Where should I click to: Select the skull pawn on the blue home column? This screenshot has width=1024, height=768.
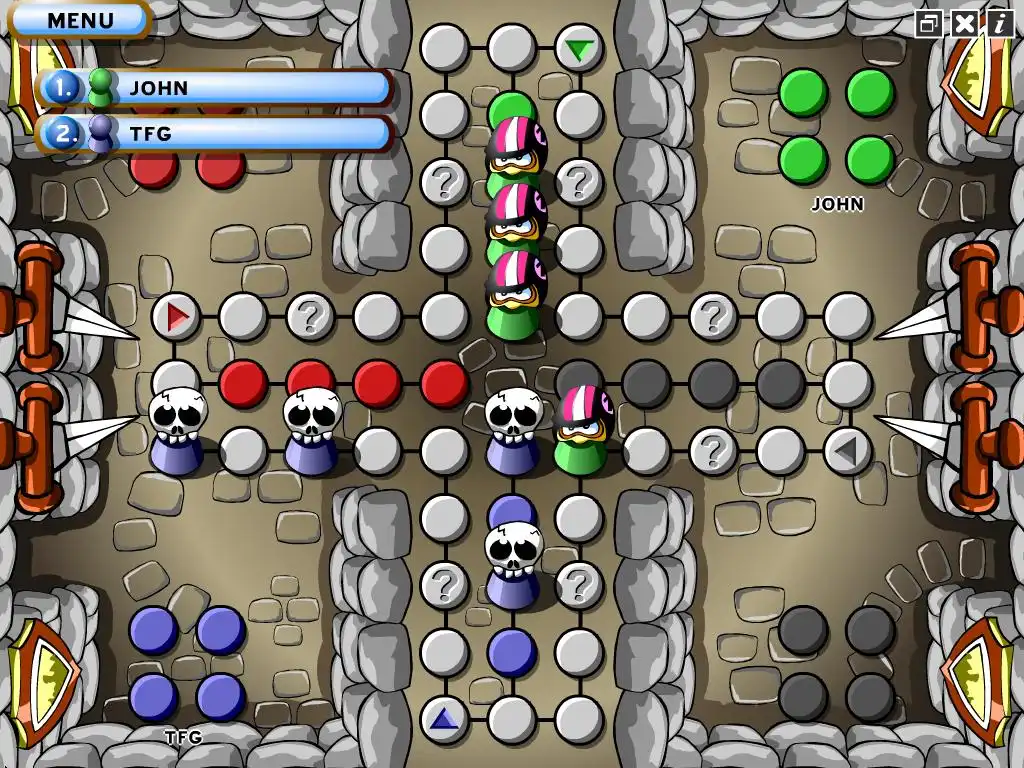[x=514, y=566]
